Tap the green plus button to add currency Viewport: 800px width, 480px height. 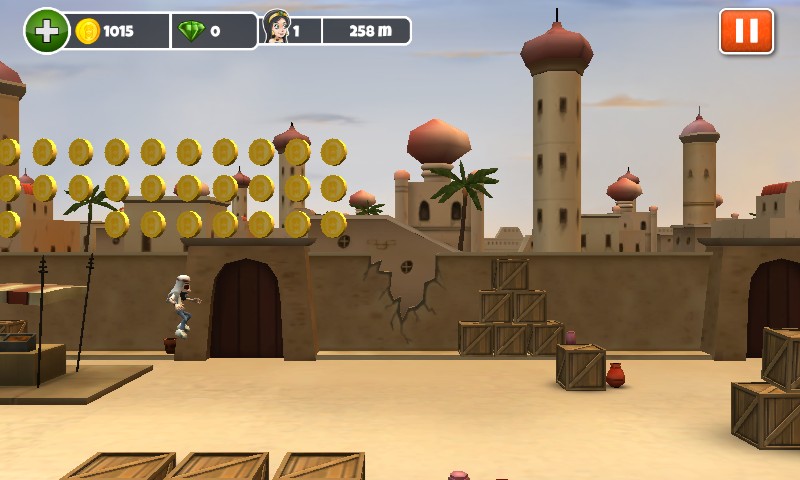point(46,31)
